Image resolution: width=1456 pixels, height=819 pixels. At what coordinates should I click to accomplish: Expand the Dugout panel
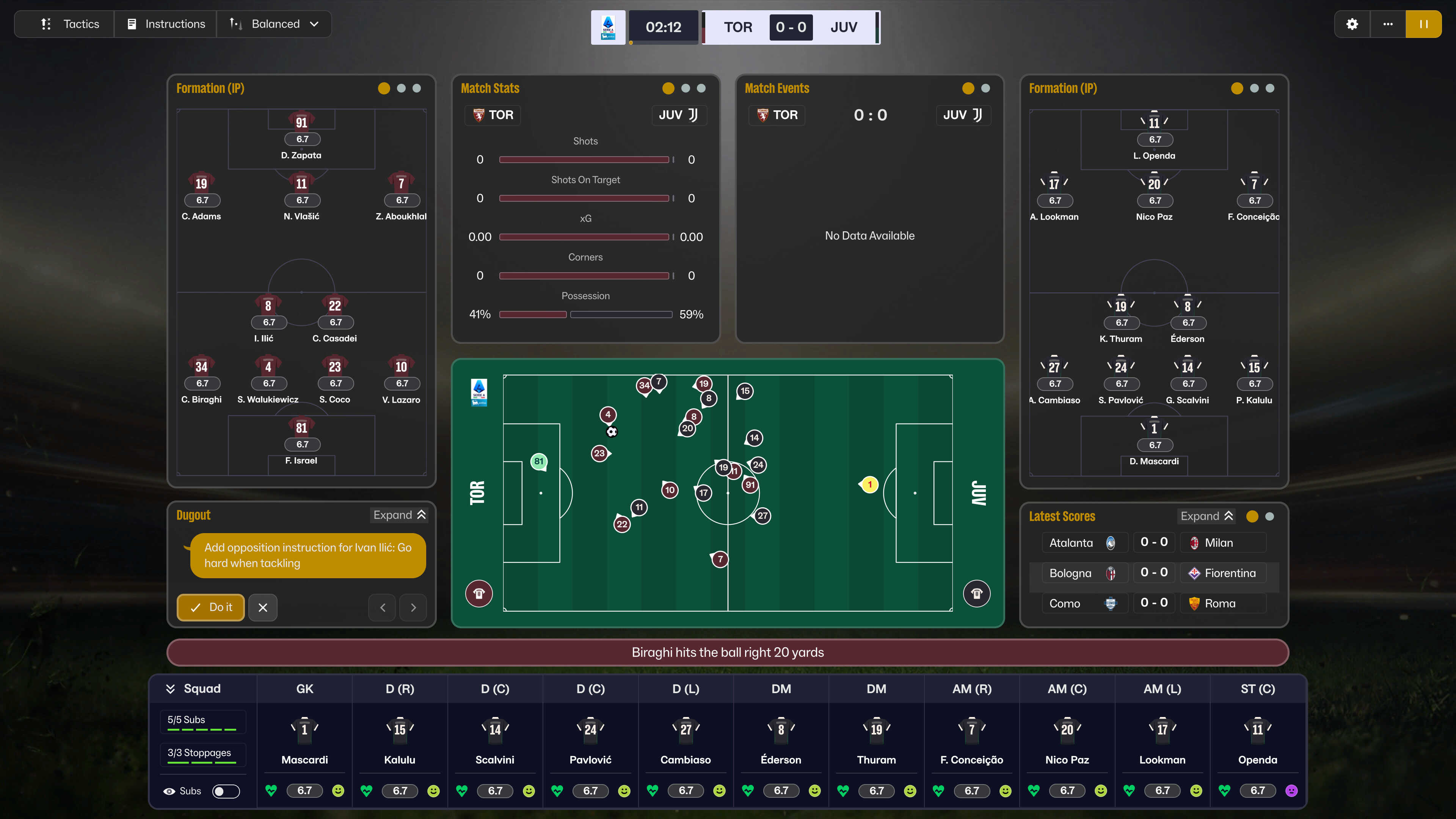click(399, 515)
